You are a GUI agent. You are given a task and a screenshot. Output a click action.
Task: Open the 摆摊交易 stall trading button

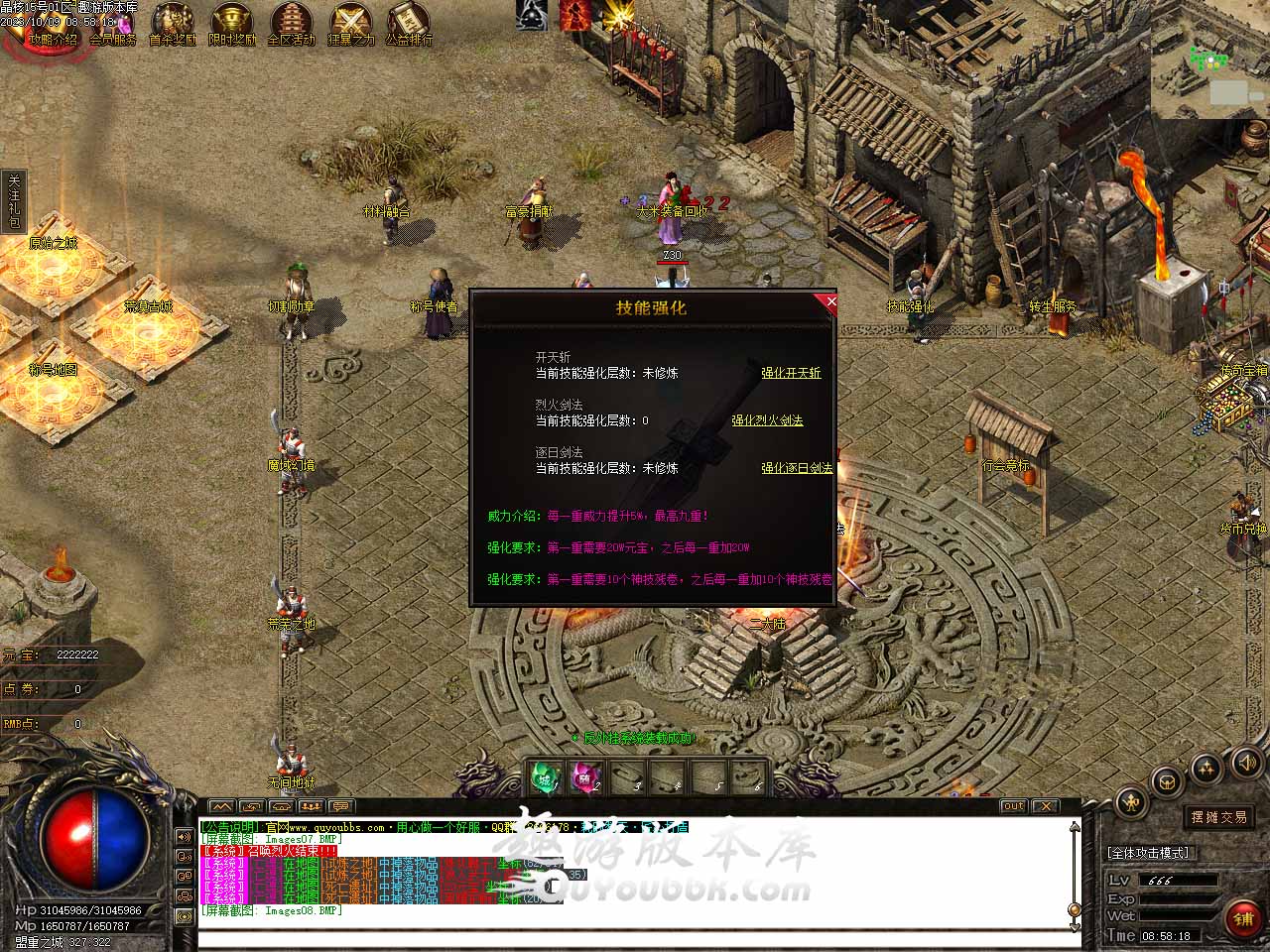[1219, 817]
